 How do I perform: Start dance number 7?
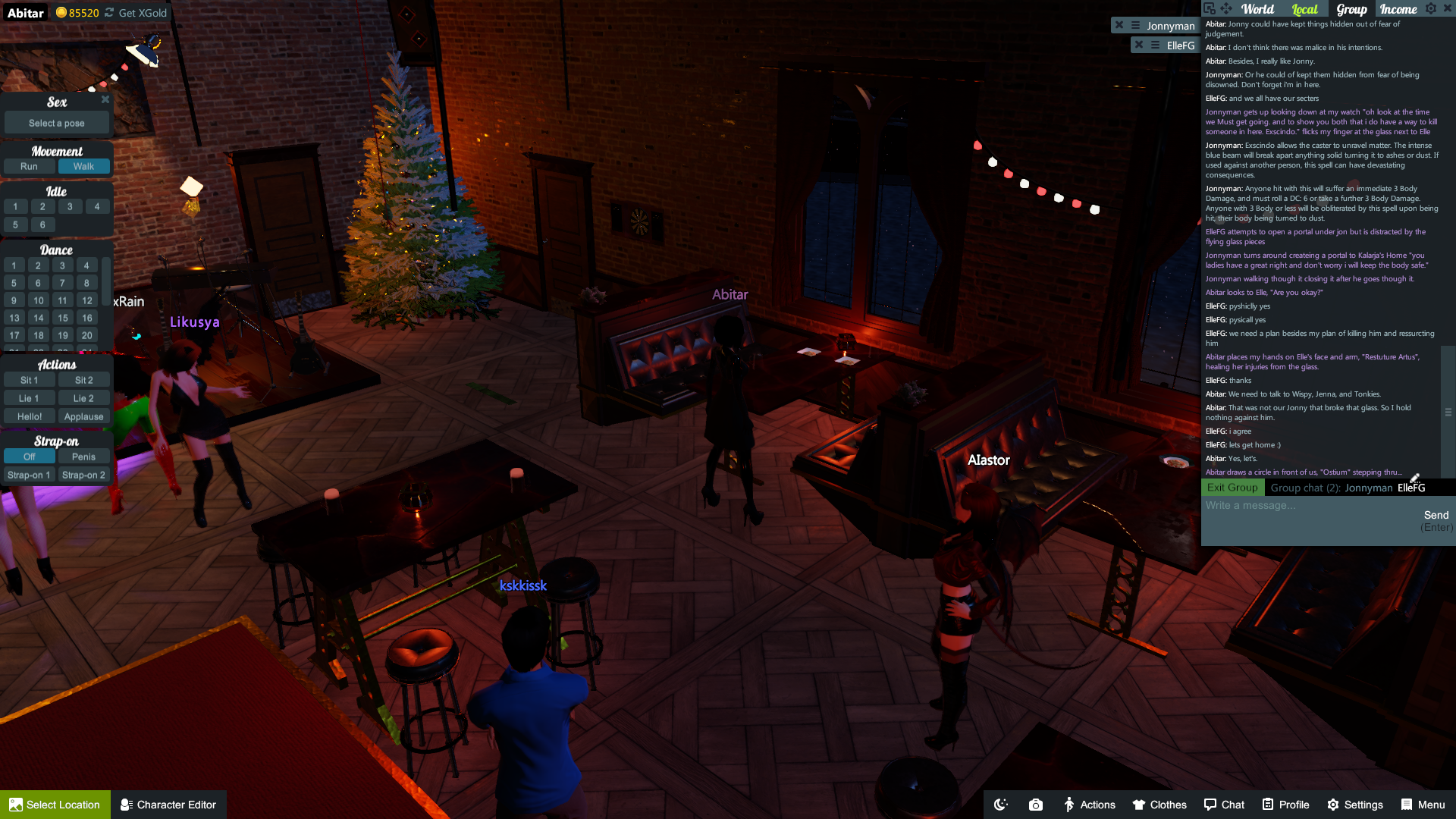62,283
